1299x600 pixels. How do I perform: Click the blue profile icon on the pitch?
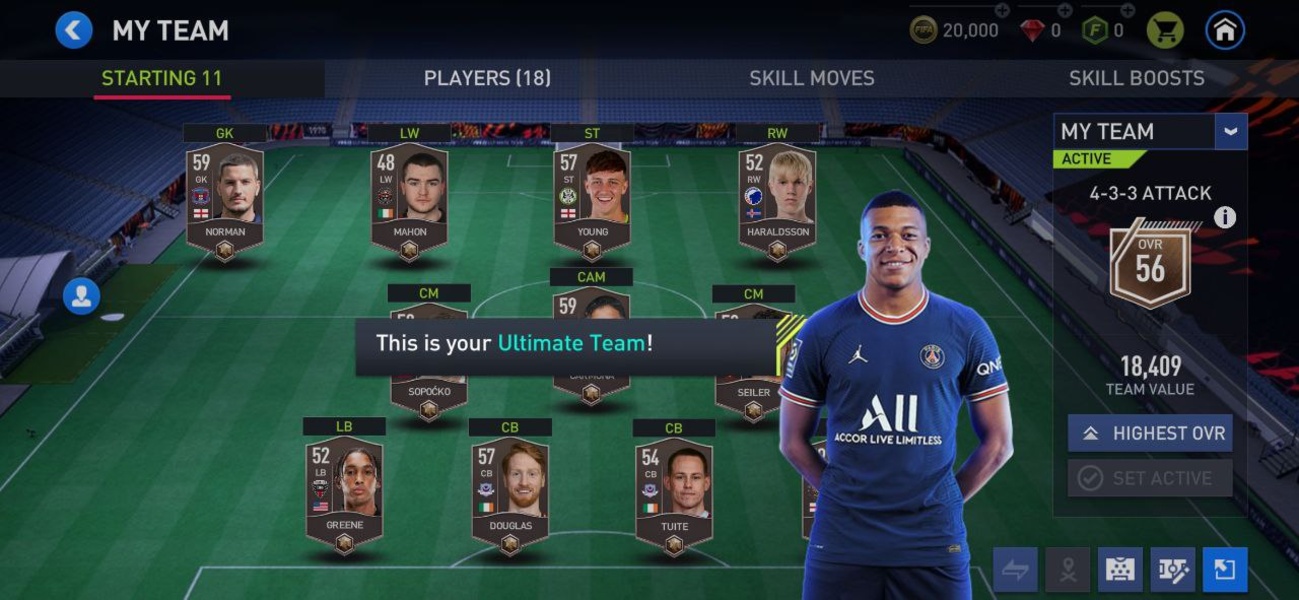(81, 296)
